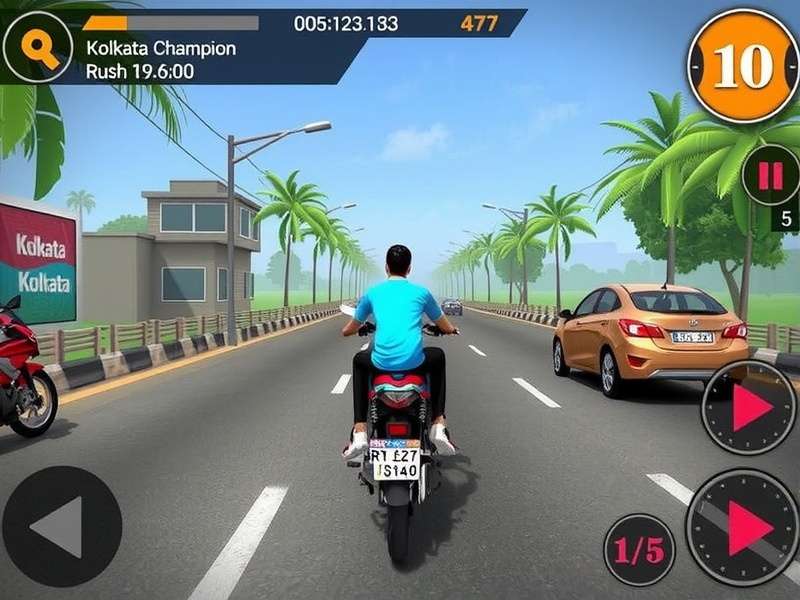This screenshot has width=800, height=600.
Task: Tap the round 1/5 button
Action: [x=639, y=549]
